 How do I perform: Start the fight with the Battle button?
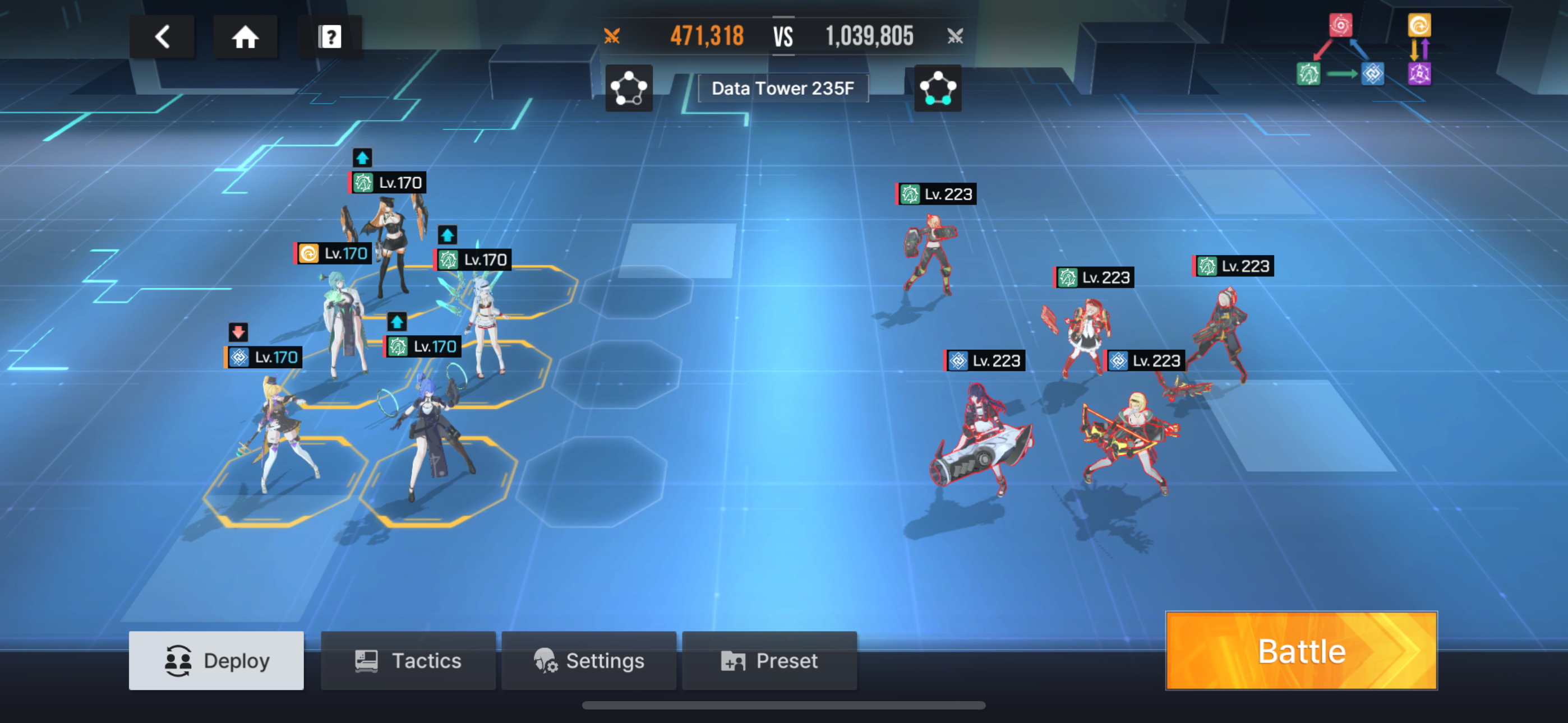pos(1301,651)
